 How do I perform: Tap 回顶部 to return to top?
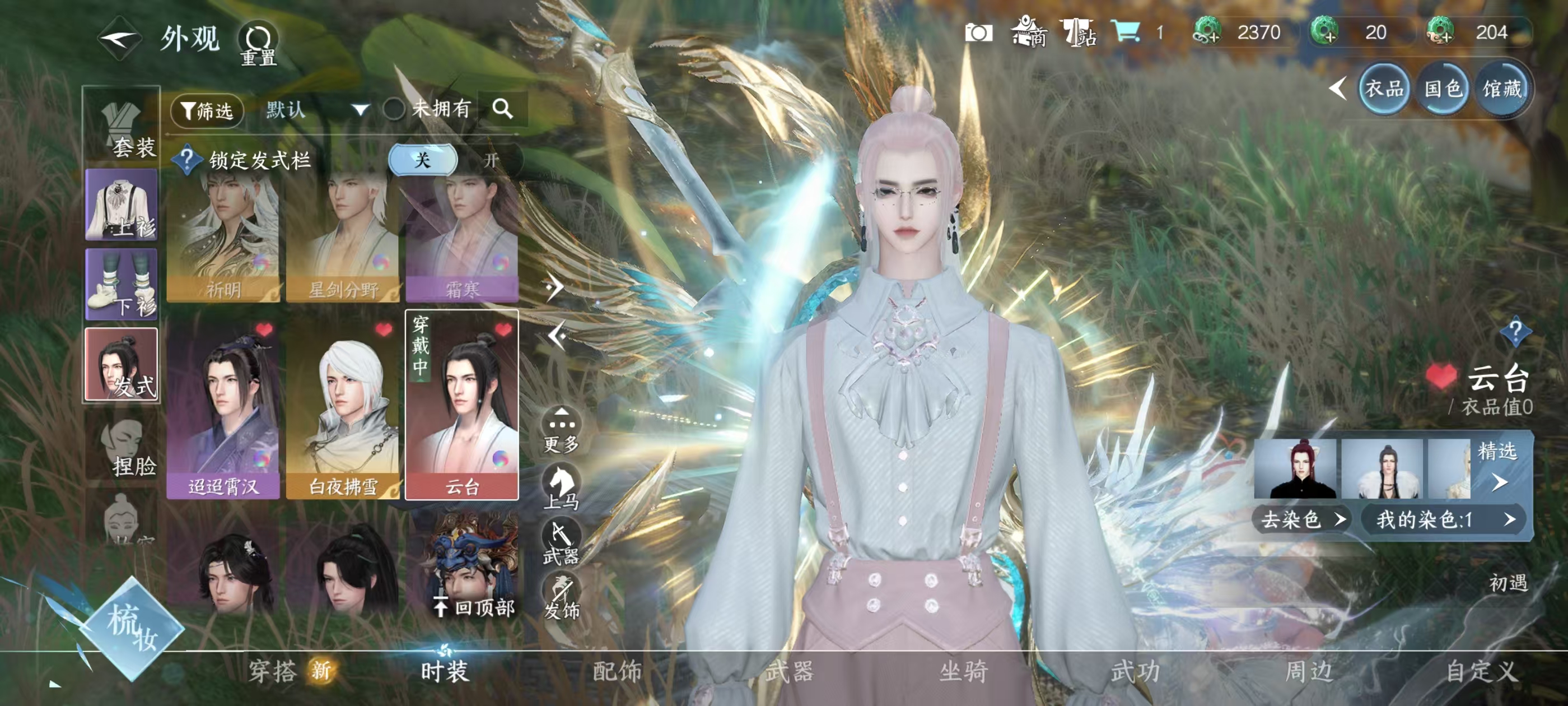(x=475, y=607)
